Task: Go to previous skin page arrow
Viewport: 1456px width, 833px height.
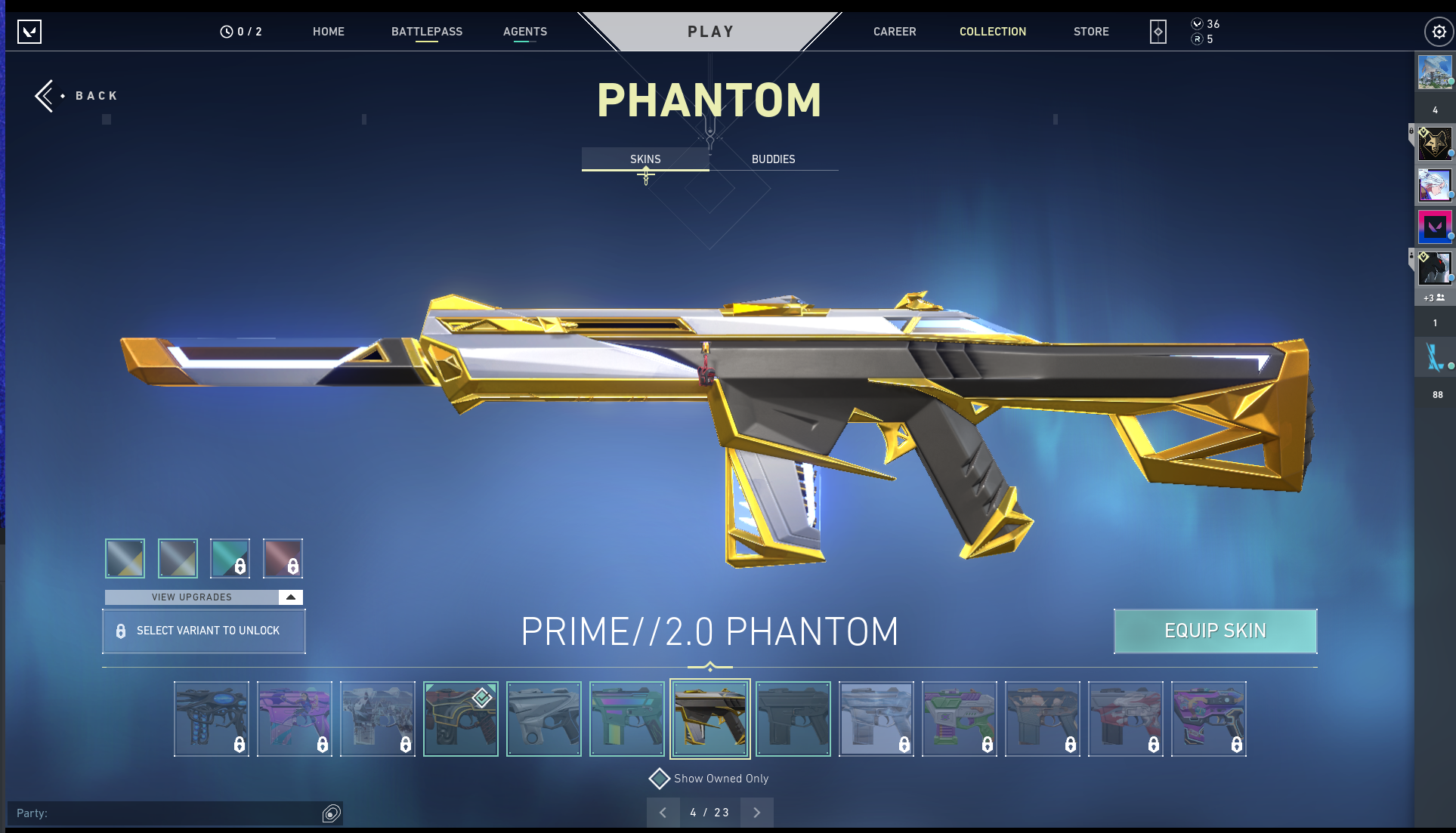Action: point(663,812)
